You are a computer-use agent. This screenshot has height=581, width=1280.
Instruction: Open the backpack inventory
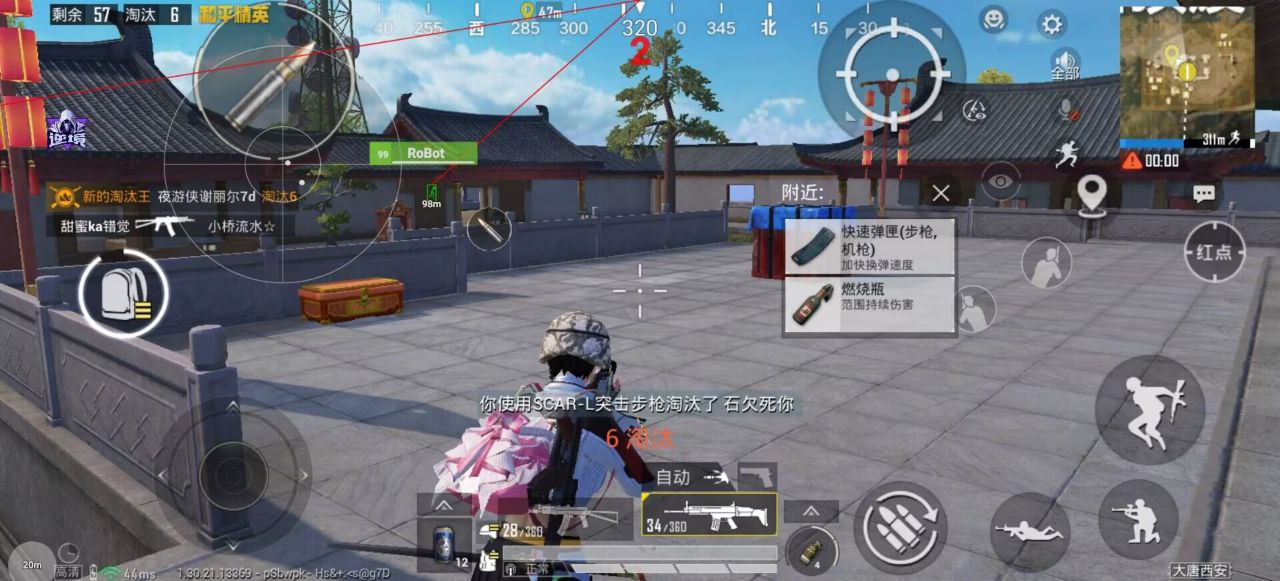pyautogui.click(x=123, y=292)
